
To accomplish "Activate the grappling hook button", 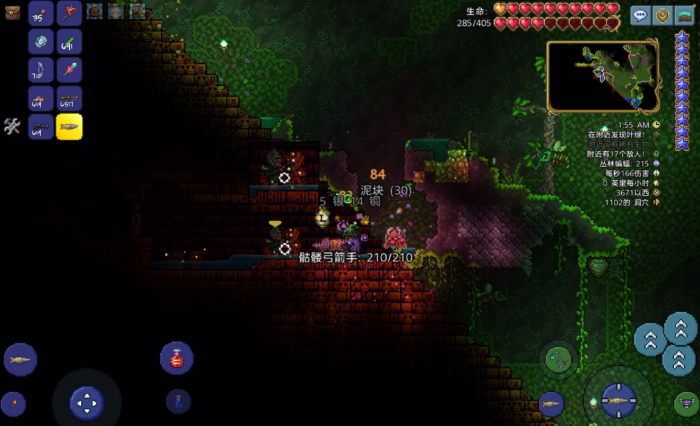I will (557, 358).
